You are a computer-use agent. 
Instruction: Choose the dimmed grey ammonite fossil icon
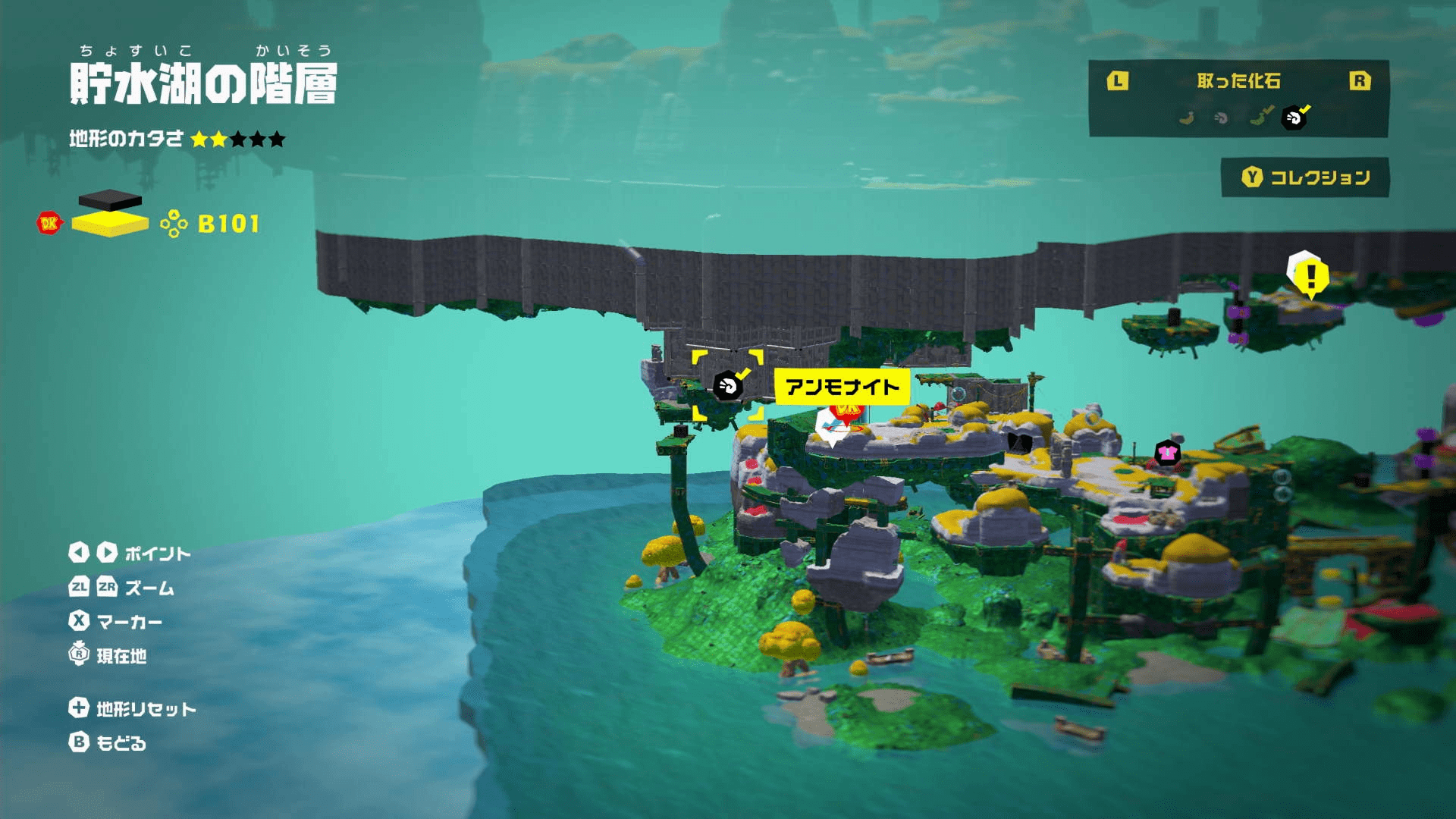click(x=1221, y=118)
